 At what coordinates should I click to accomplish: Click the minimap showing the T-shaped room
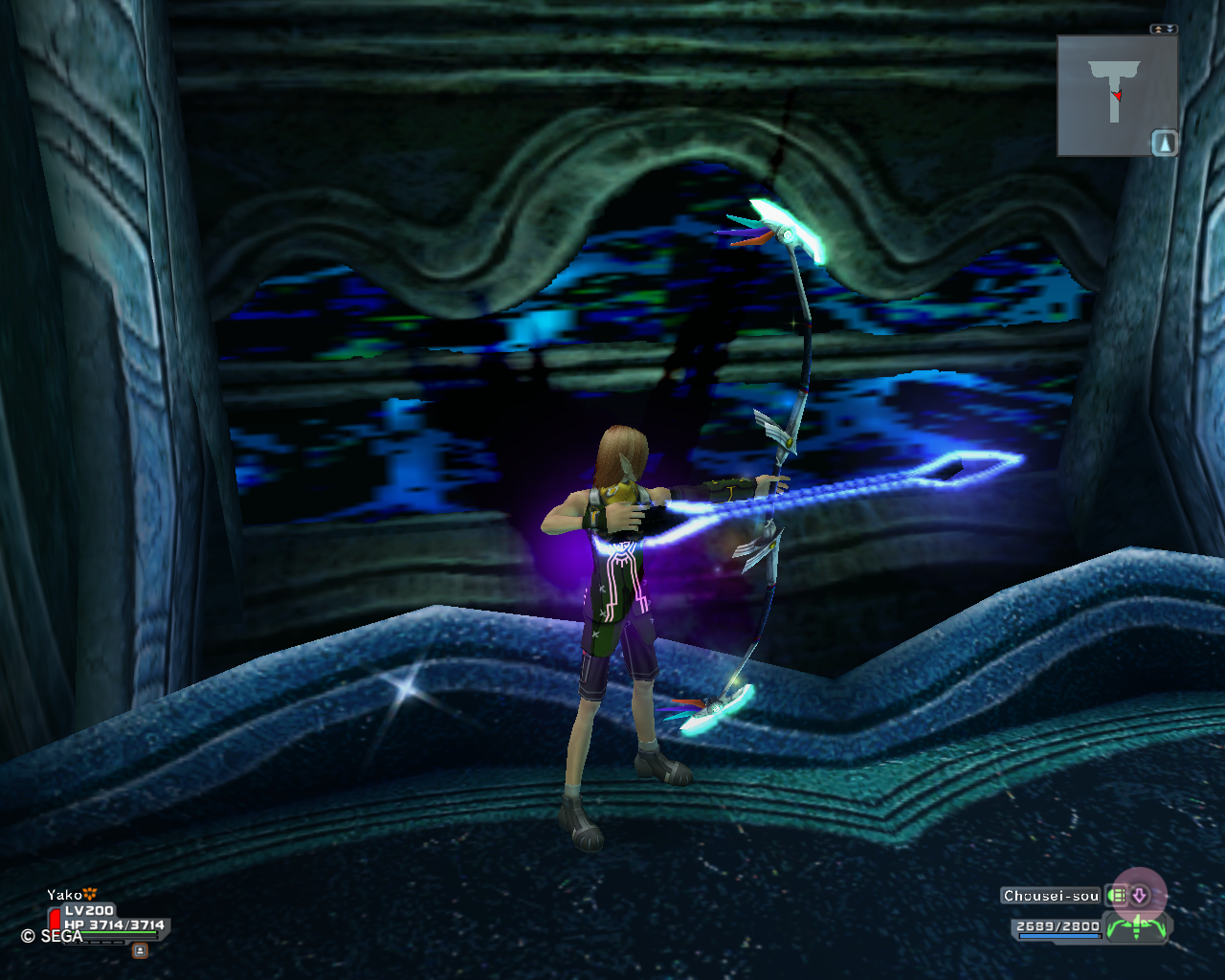click(1110, 94)
